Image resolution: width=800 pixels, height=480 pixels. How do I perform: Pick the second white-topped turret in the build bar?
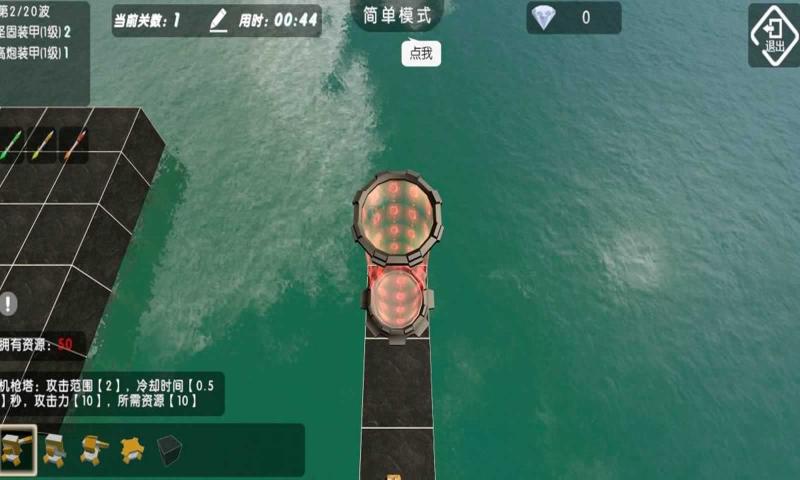(x=54, y=451)
